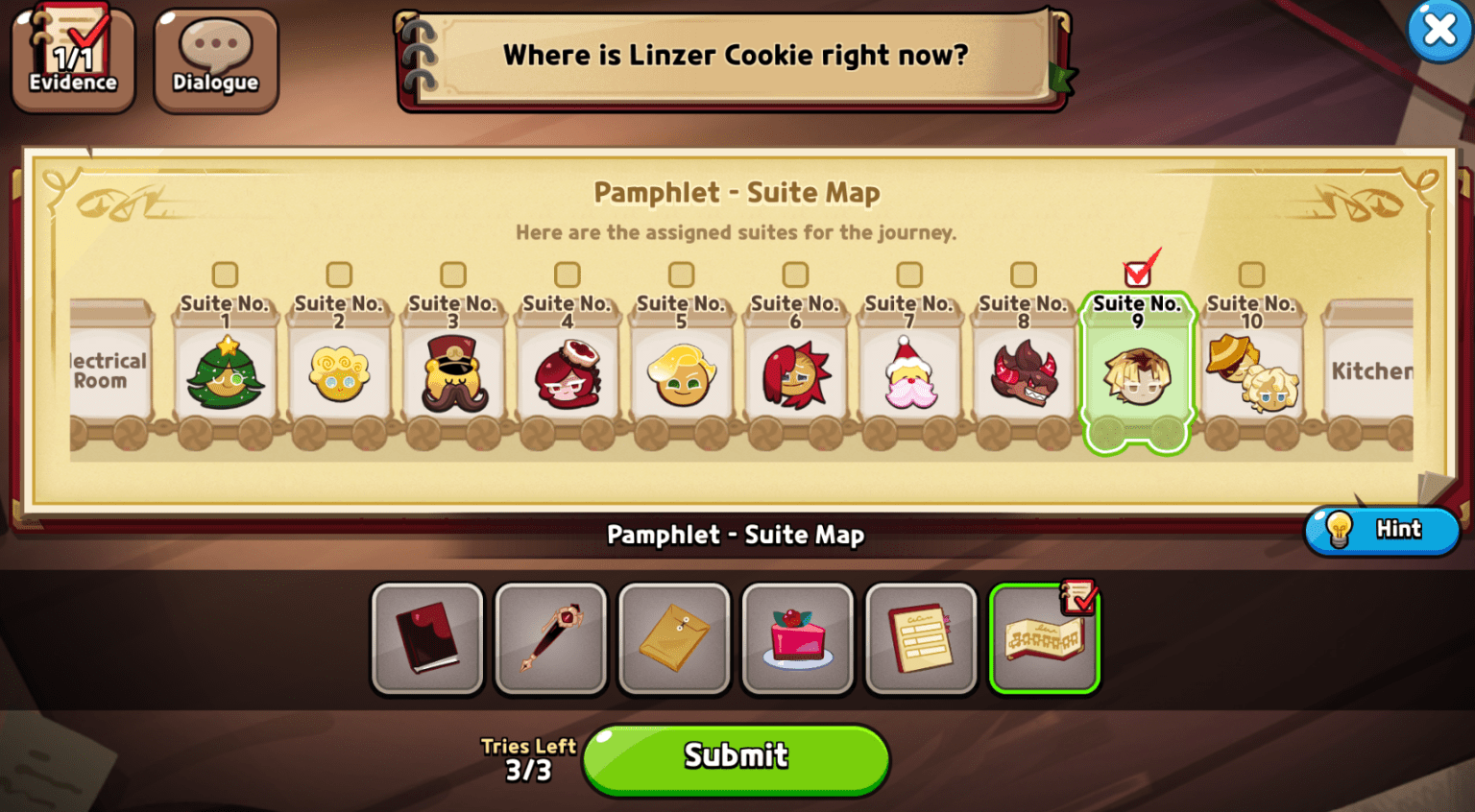This screenshot has width=1475, height=812.
Task: Request a Hint for the question
Action: pyautogui.click(x=1381, y=530)
